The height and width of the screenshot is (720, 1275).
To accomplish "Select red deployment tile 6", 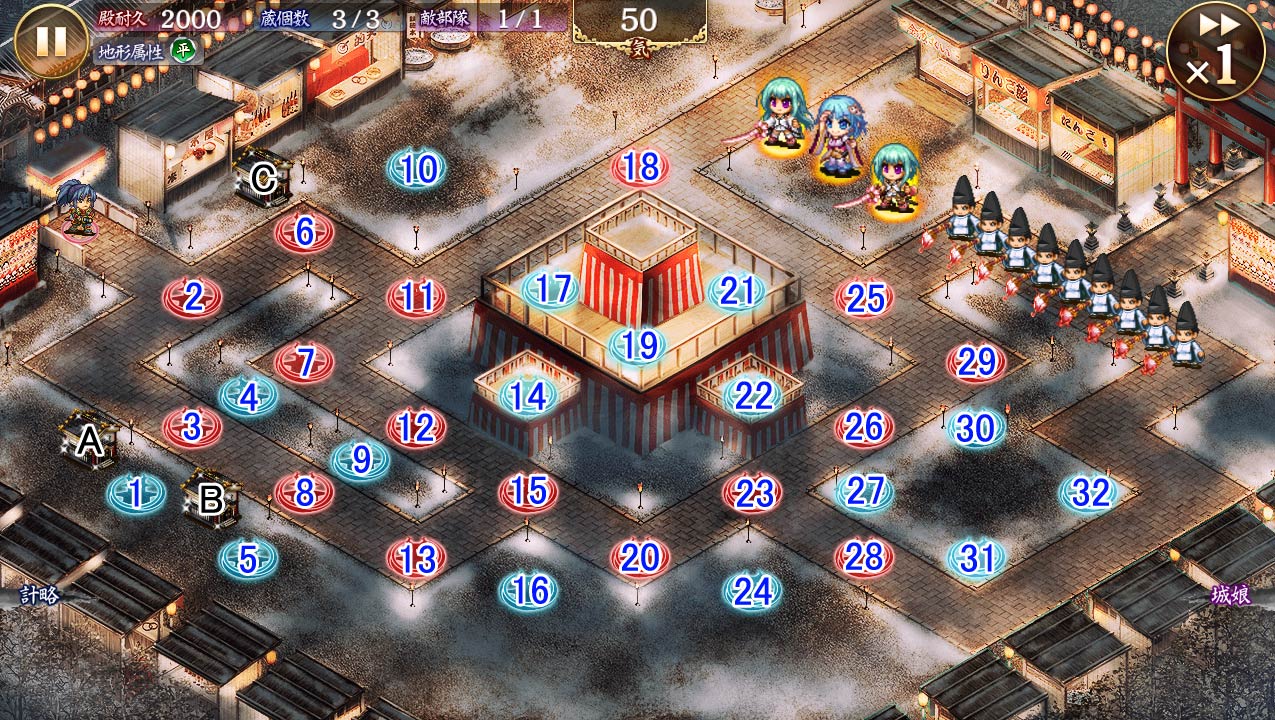I will pyautogui.click(x=304, y=233).
